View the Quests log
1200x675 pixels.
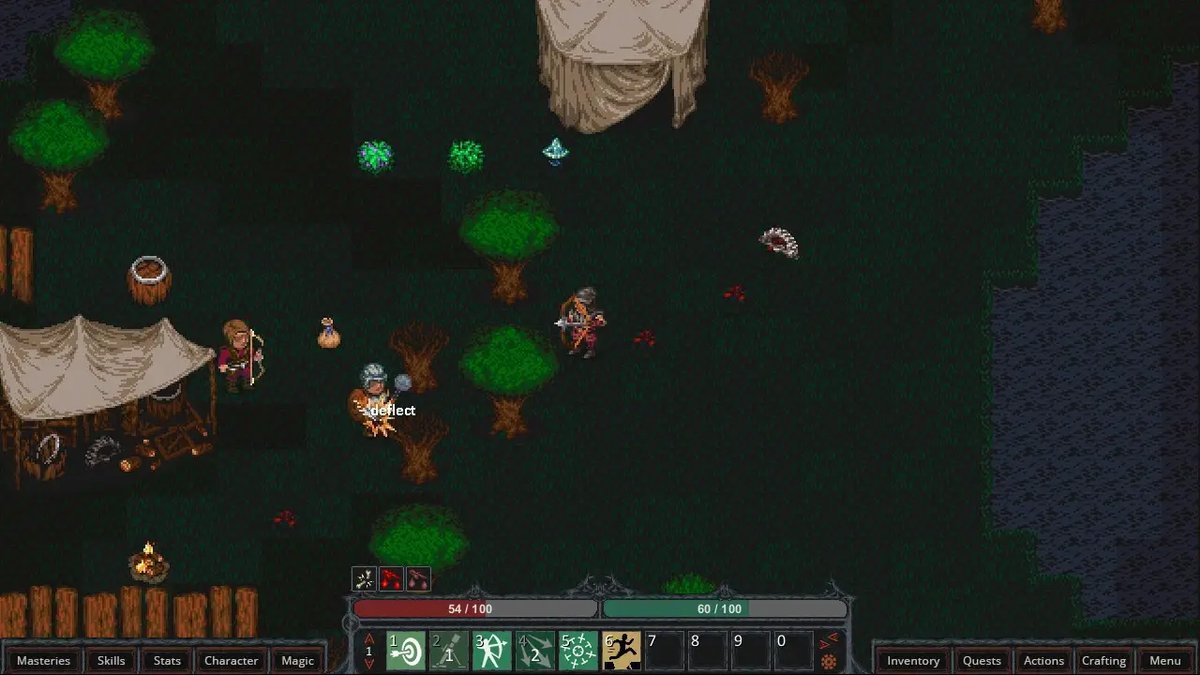pos(982,660)
